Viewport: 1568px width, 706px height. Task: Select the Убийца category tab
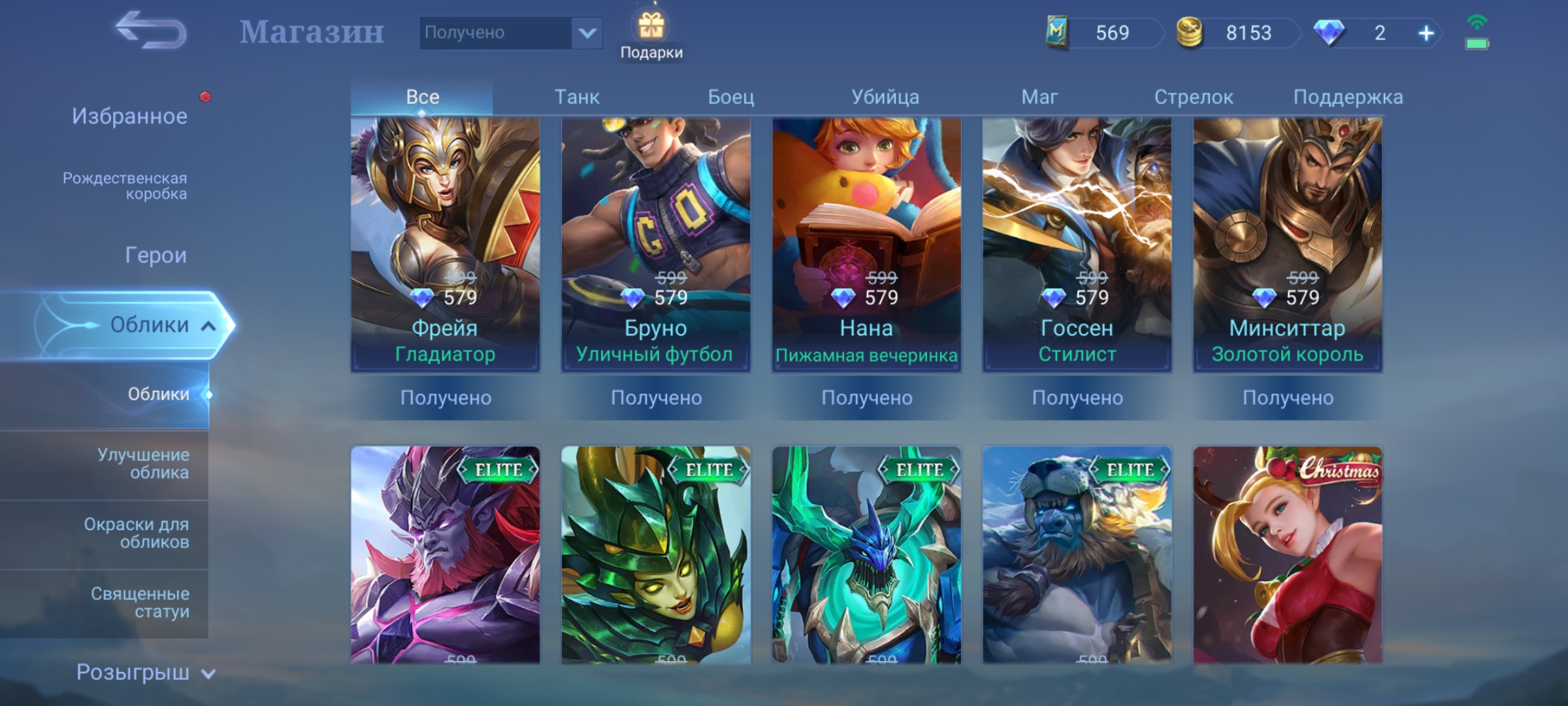tap(885, 97)
